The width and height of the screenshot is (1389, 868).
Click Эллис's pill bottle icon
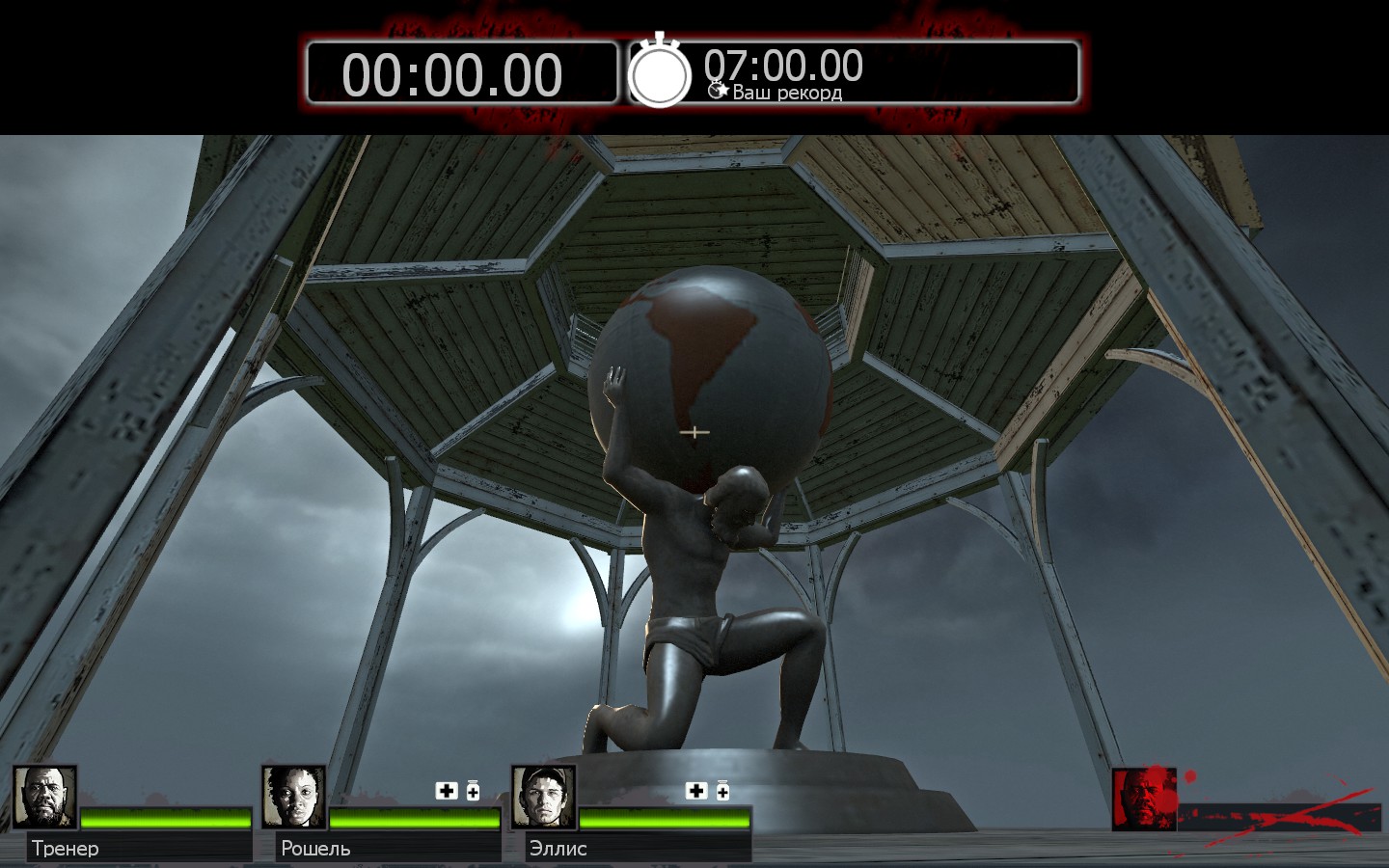[722, 791]
